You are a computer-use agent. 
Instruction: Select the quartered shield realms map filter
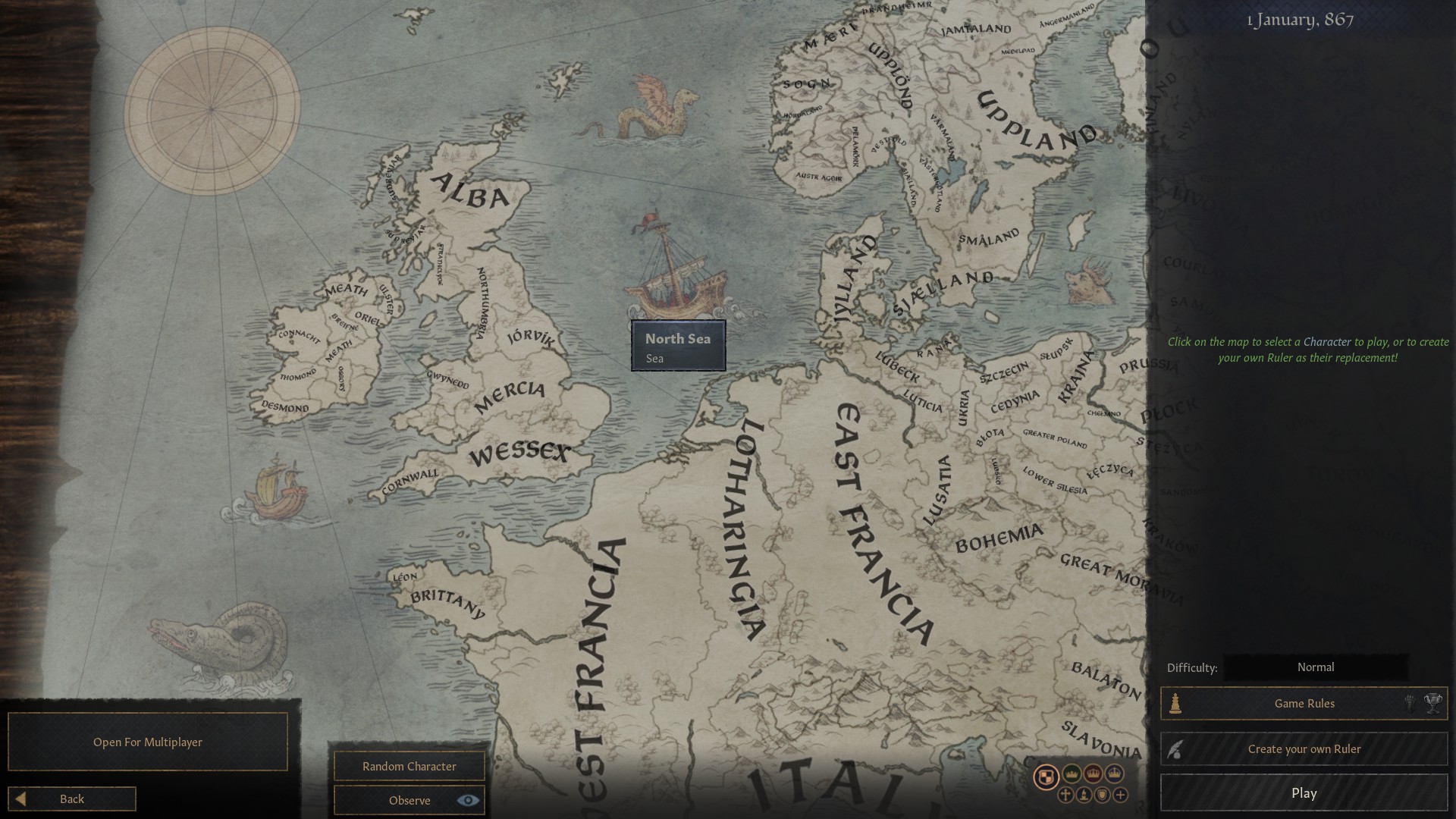[1047, 775]
